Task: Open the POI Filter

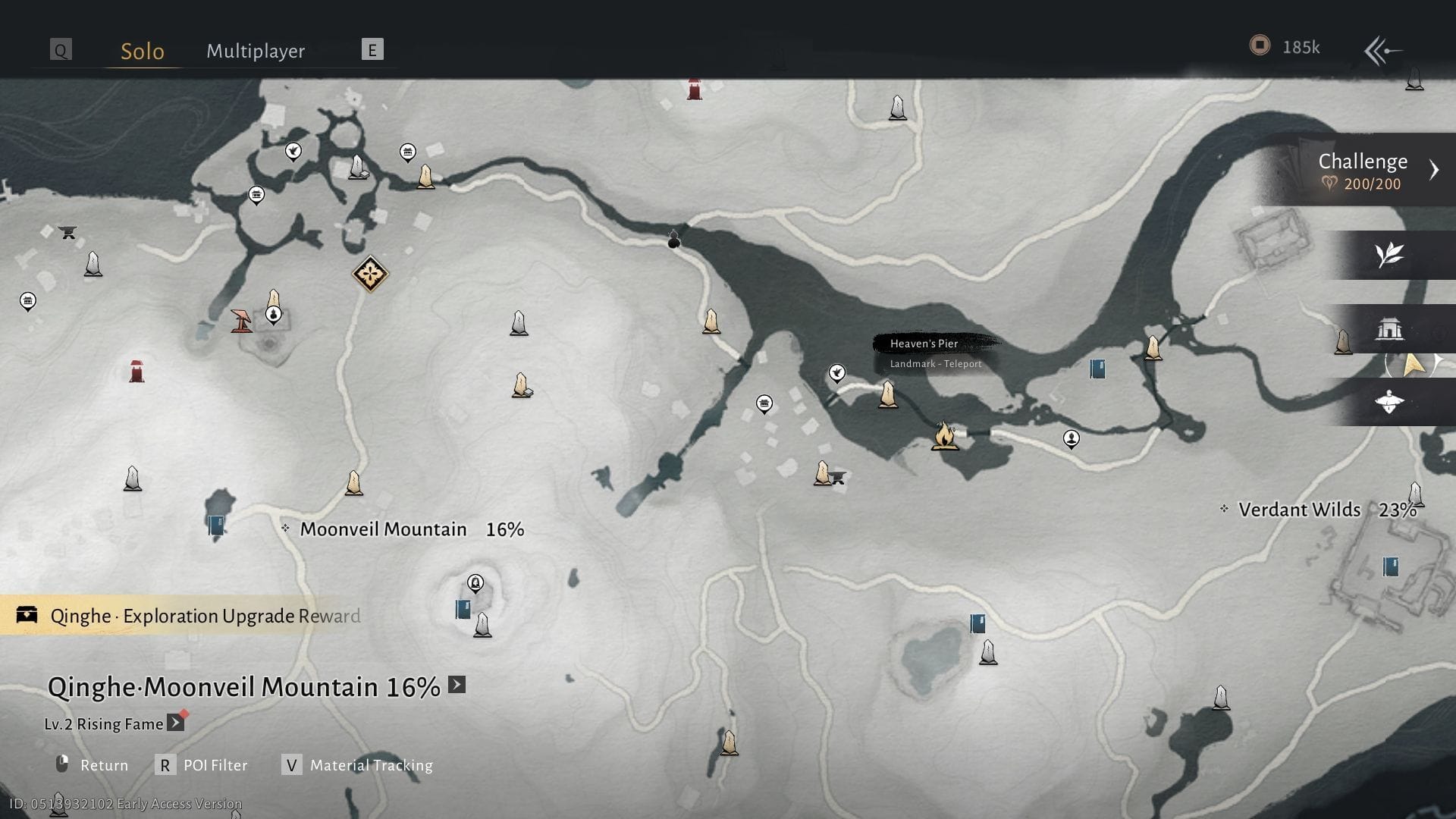Action: 202,764
